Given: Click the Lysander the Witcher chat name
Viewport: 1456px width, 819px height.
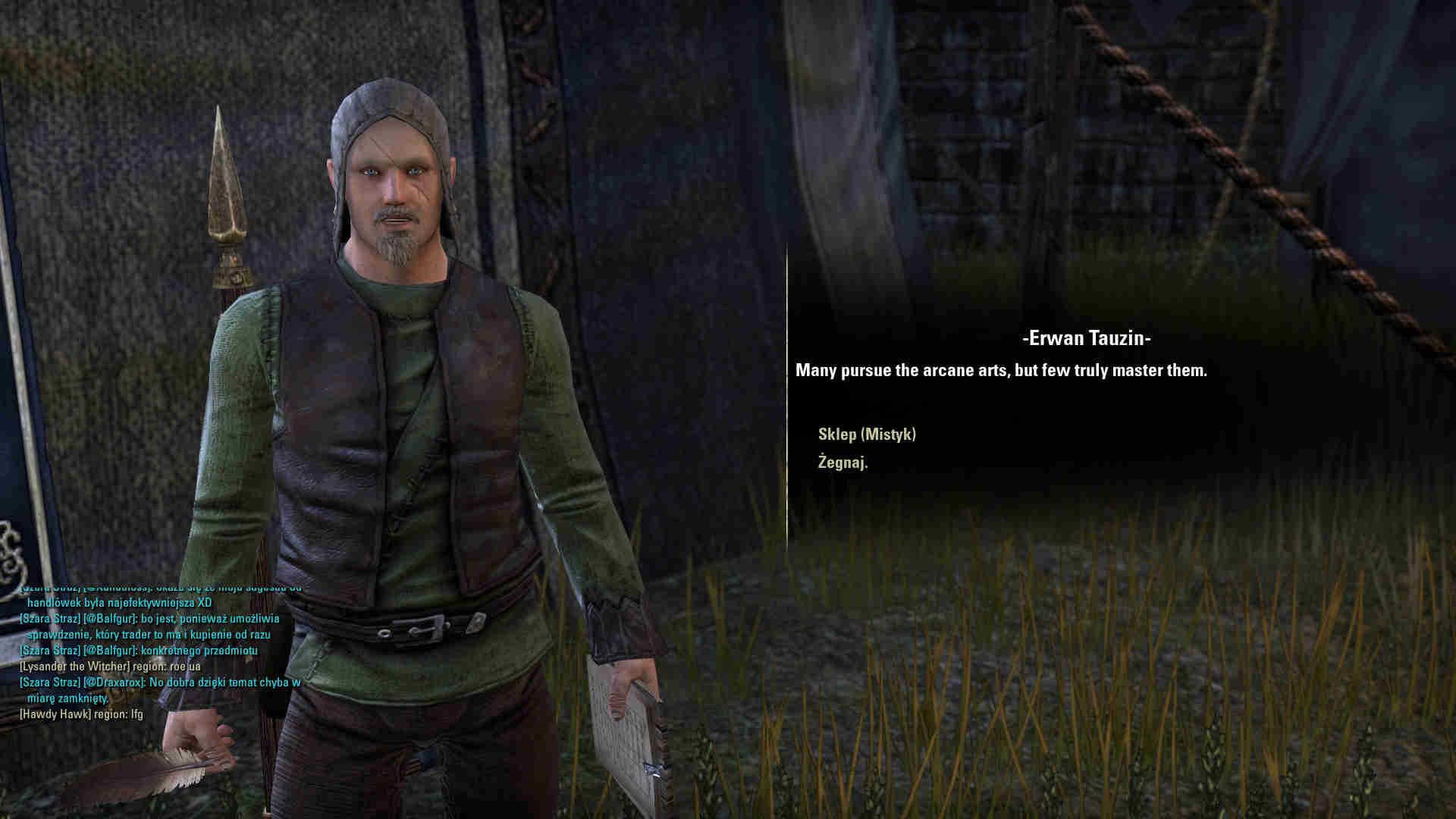Looking at the screenshot, I should 74,667.
